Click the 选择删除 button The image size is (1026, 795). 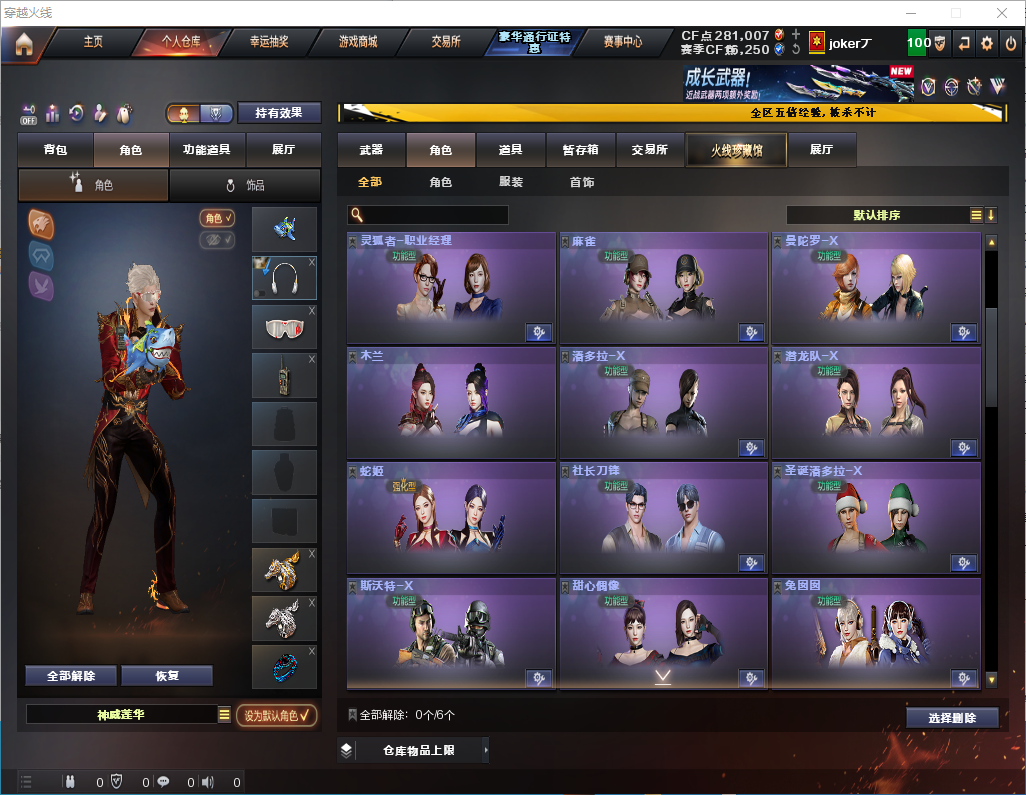coord(952,718)
